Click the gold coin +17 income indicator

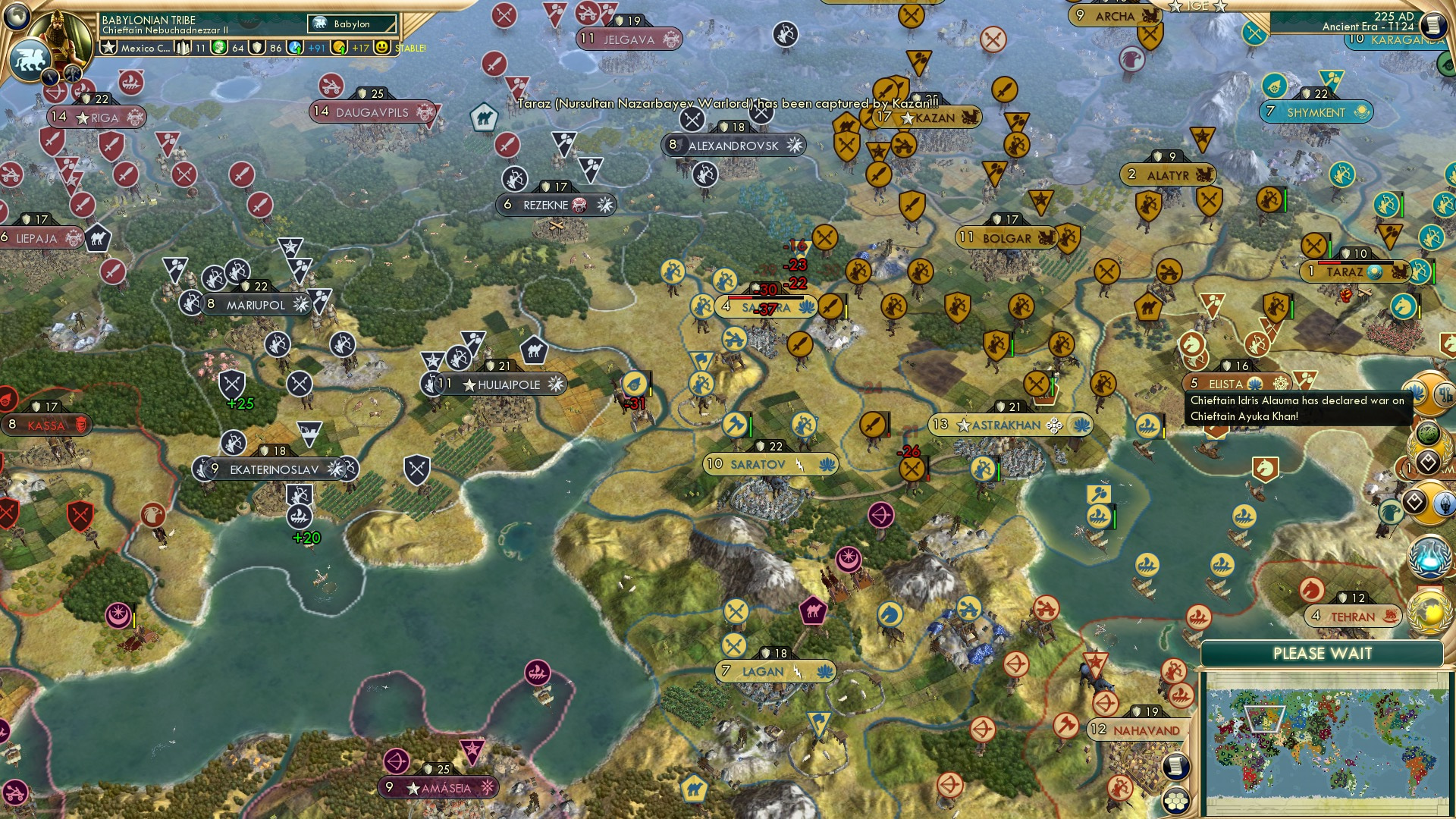(x=337, y=48)
